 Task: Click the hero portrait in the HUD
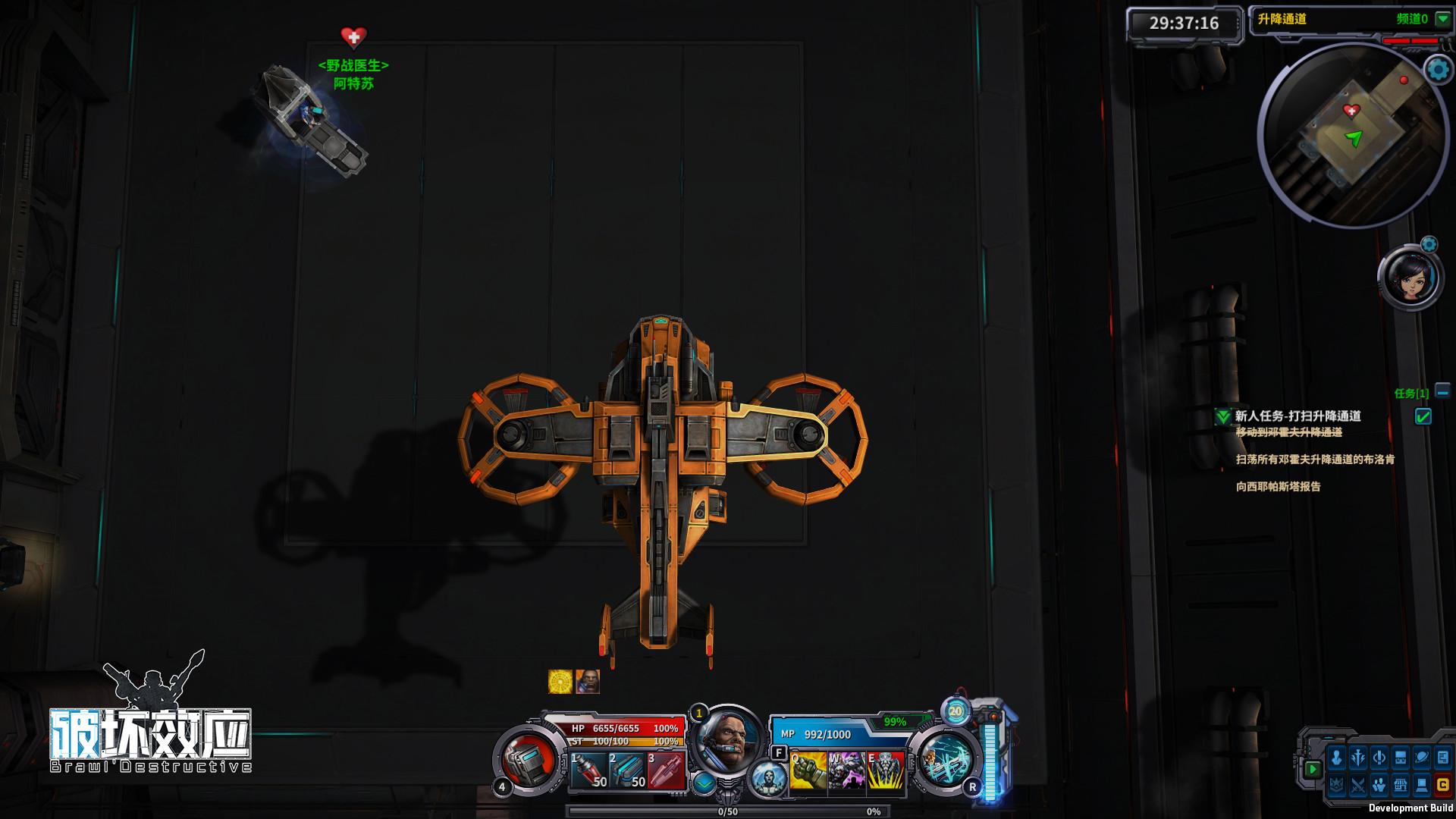[727, 740]
